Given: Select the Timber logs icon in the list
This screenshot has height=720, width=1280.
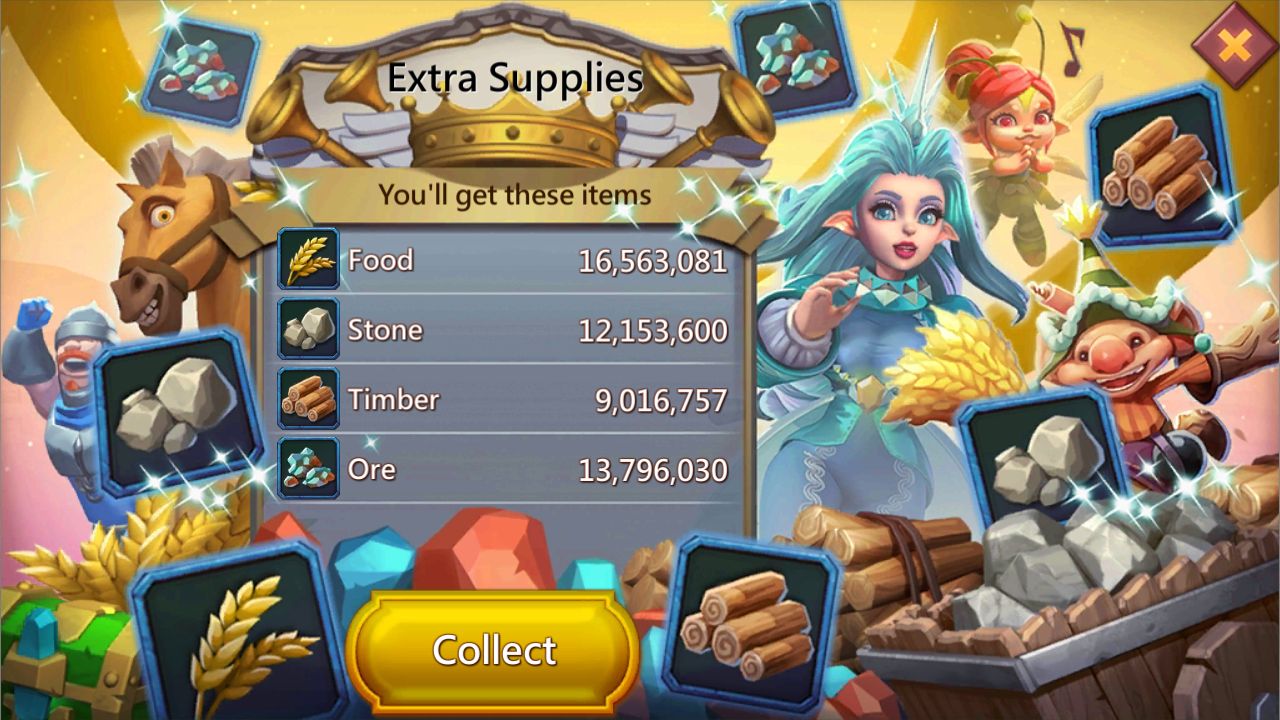Looking at the screenshot, I should coord(308,398).
